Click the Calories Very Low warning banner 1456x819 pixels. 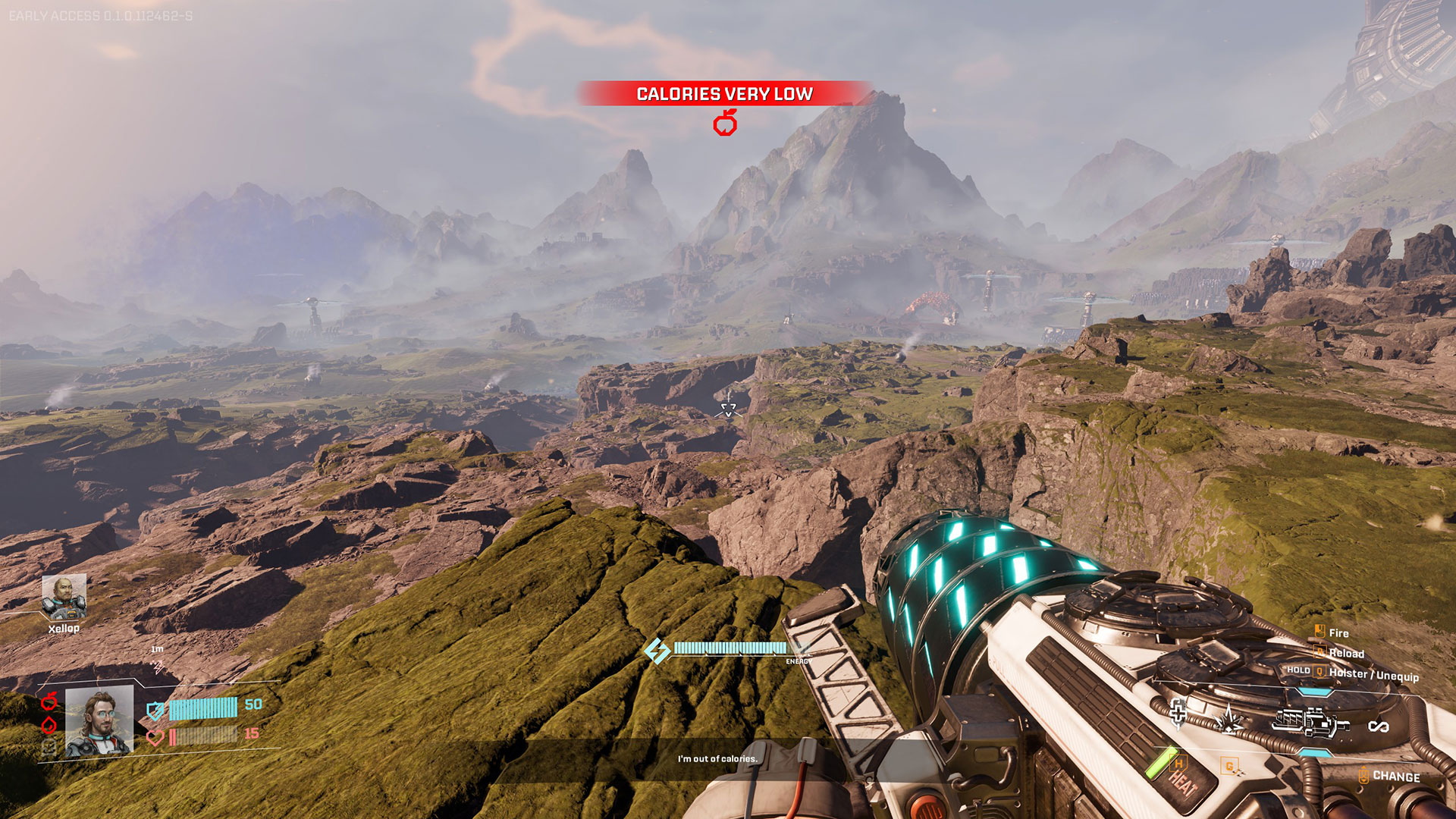pos(724,93)
